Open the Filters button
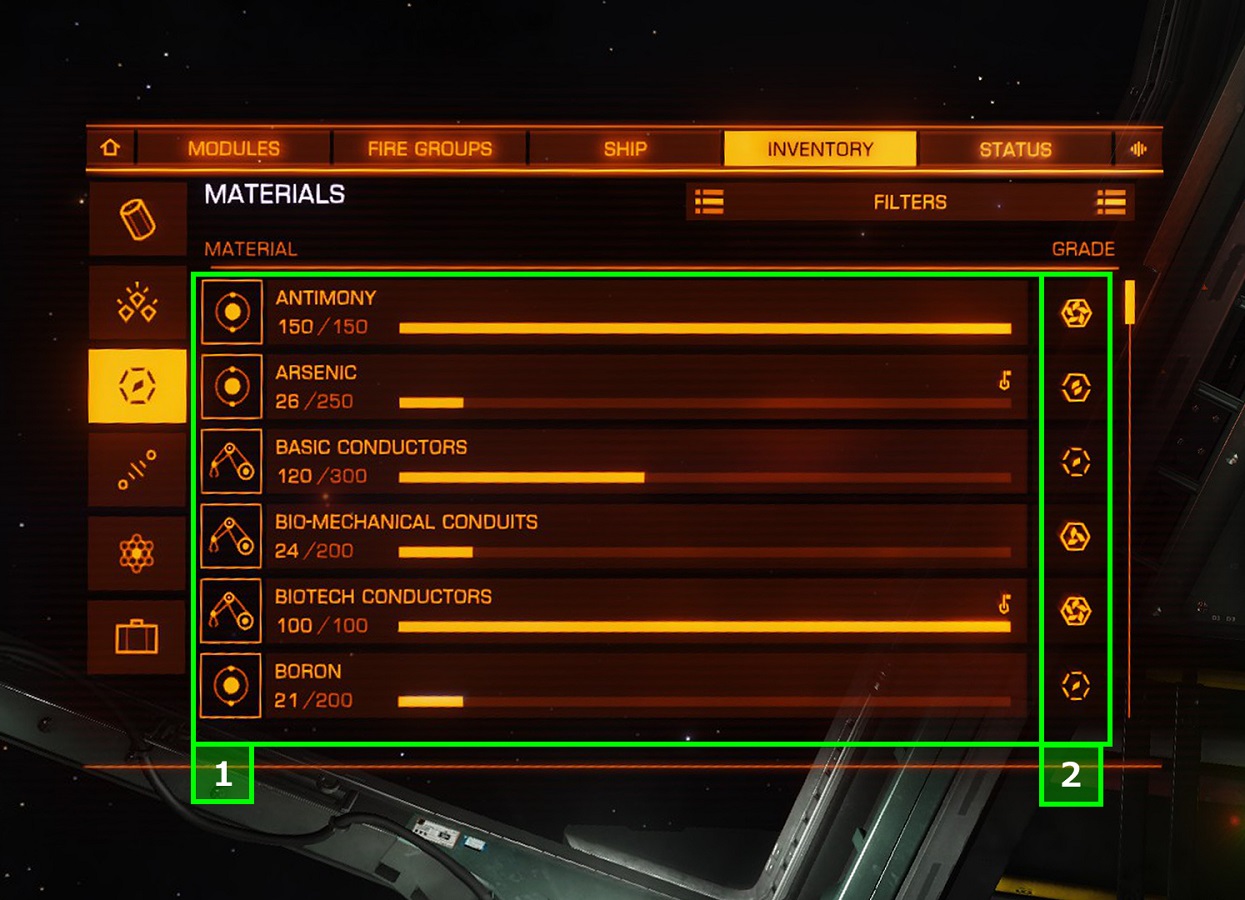This screenshot has width=1245, height=900. 910,202
